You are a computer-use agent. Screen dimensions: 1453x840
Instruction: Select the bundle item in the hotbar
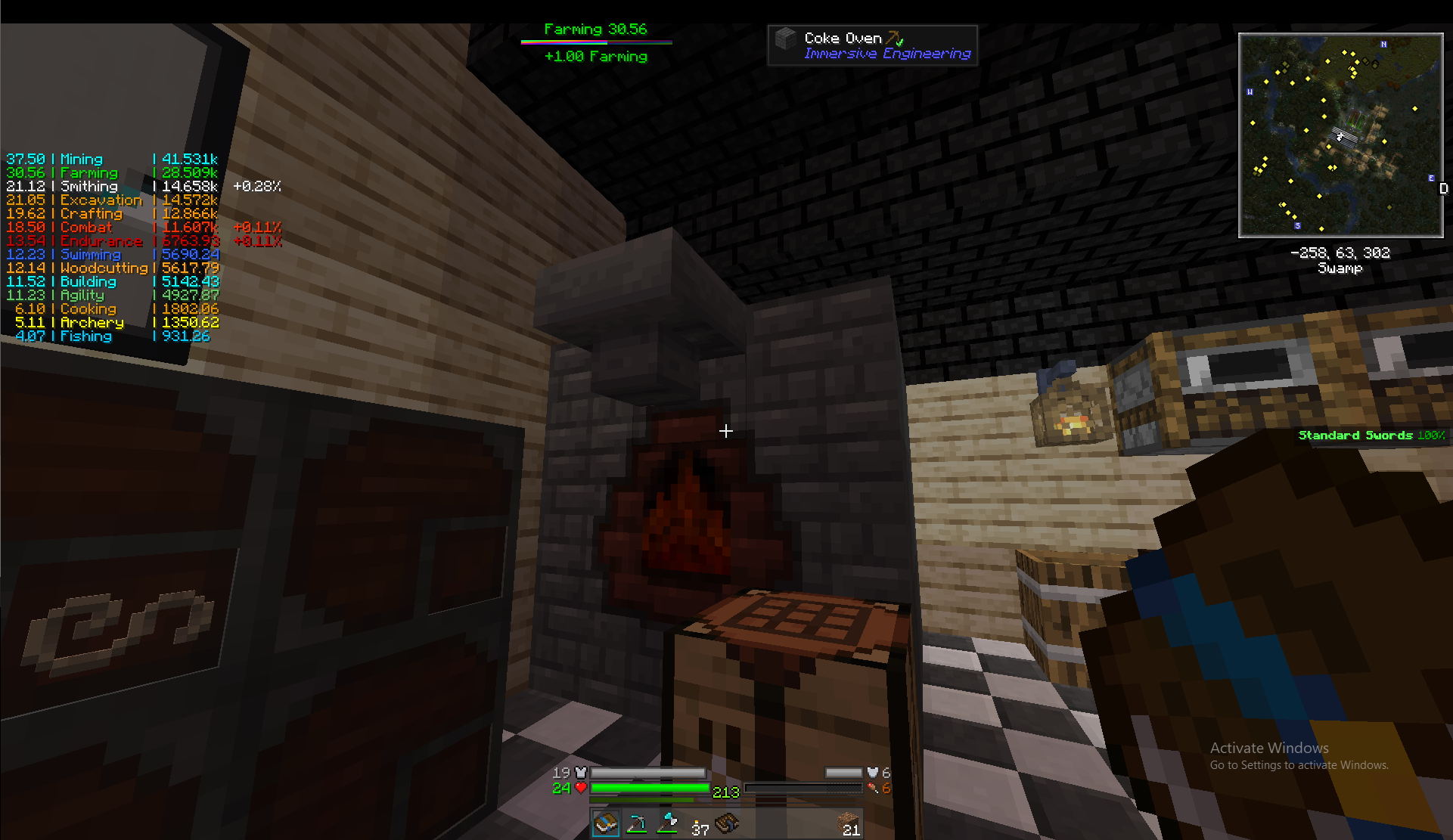click(728, 824)
